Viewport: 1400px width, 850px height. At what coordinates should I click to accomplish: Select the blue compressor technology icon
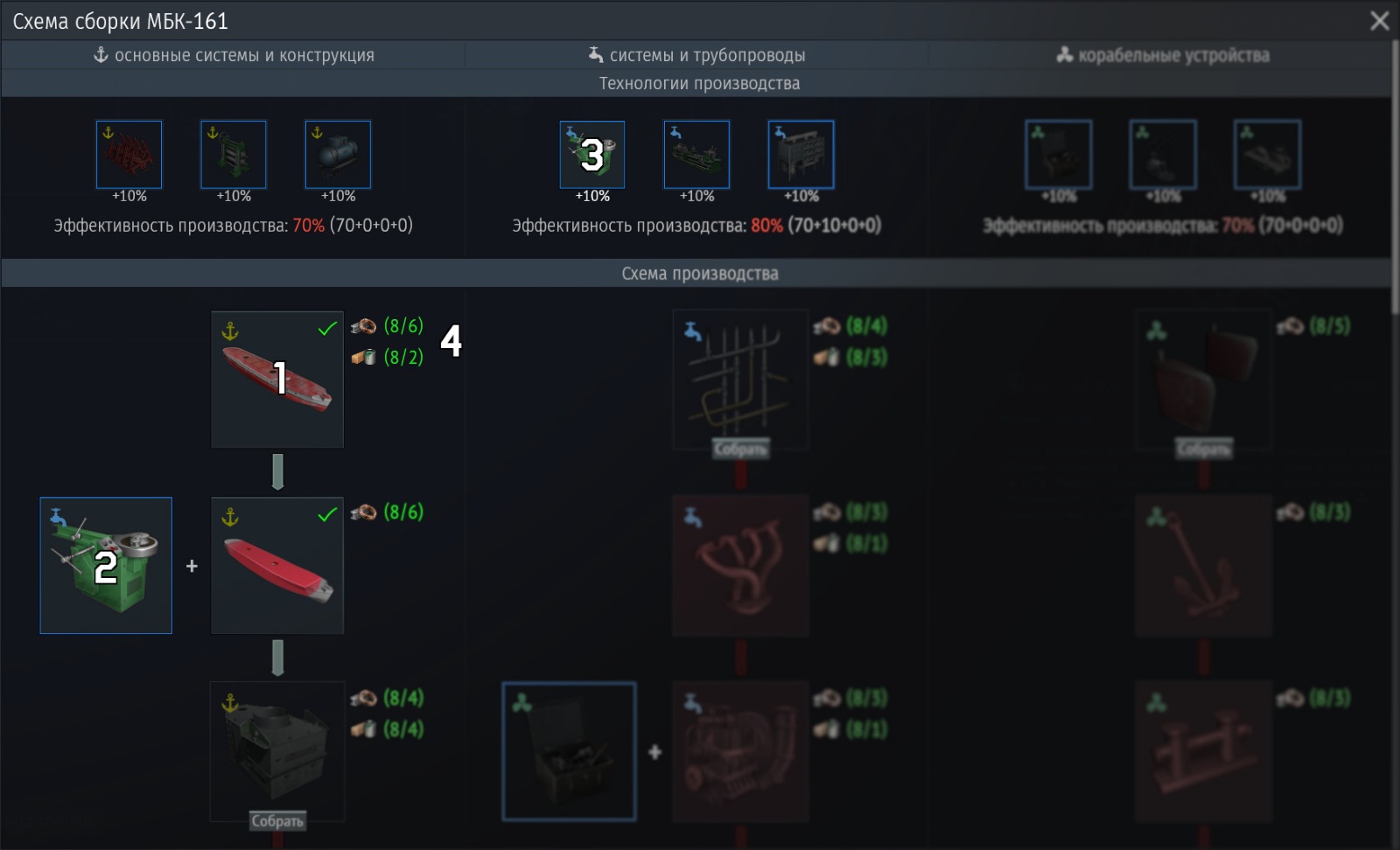click(x=338, y=154)
